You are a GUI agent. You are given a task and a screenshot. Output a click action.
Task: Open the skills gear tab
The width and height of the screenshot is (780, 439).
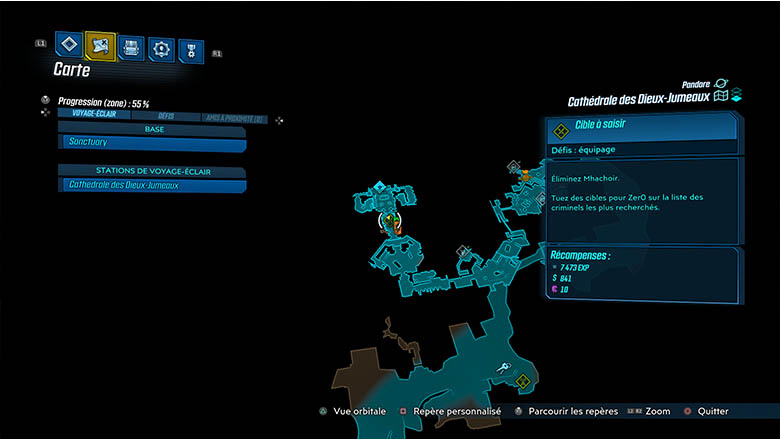pos(161,48)
